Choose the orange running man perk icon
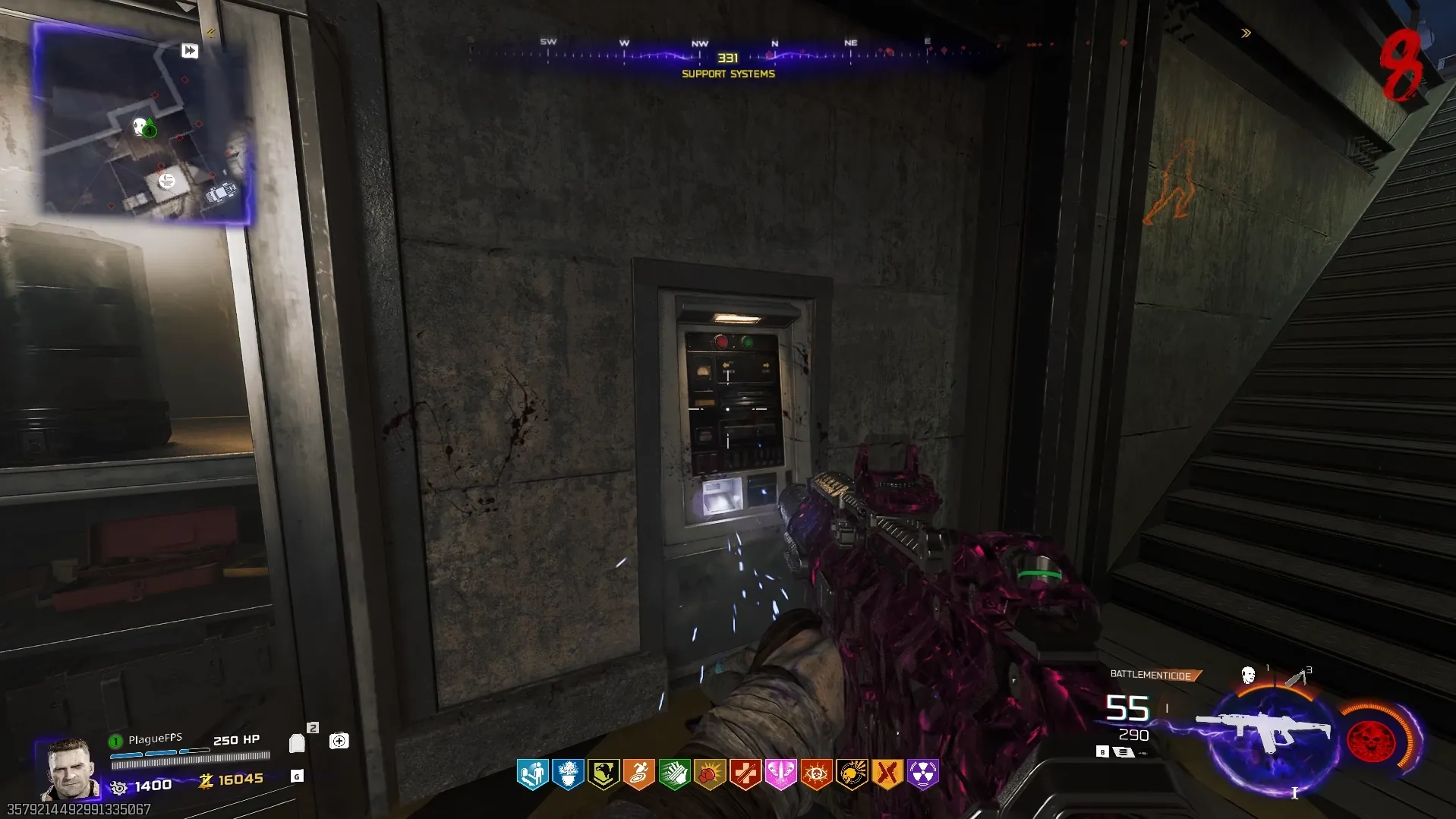 click(x=639, y=774)
